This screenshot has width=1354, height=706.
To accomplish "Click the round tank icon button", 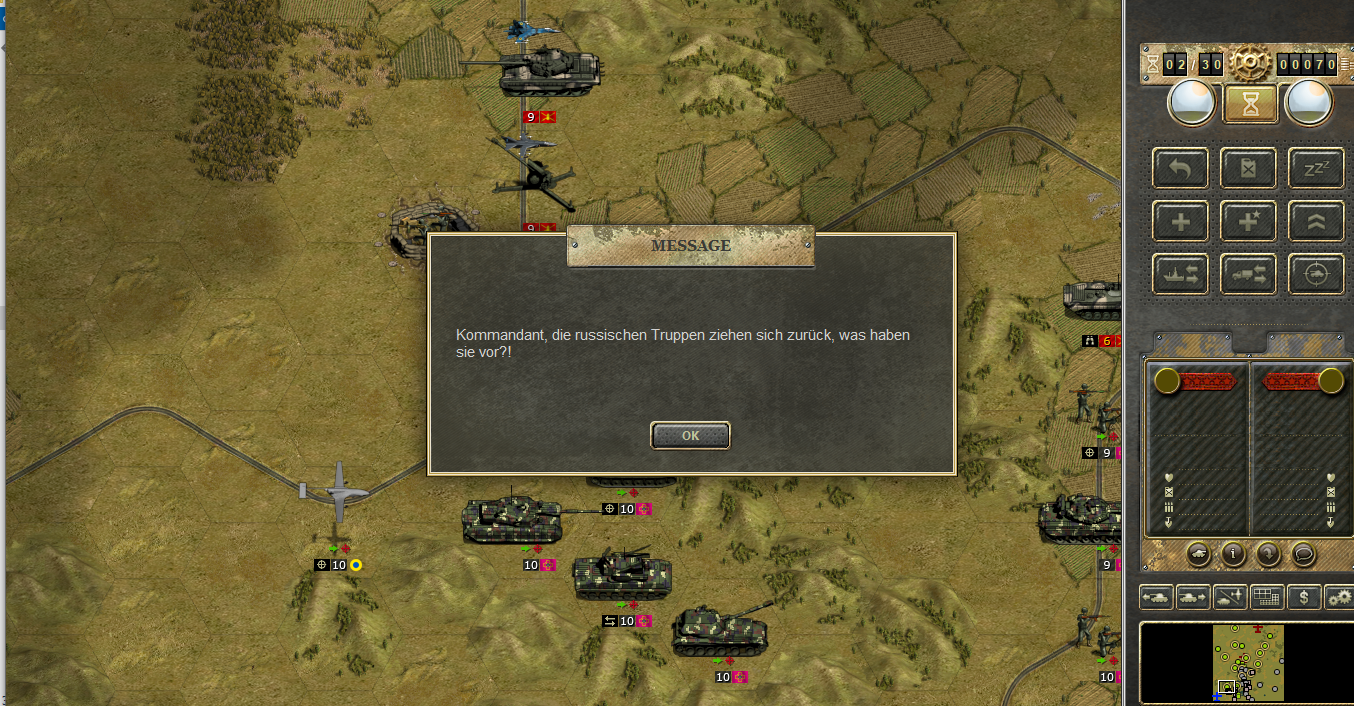I will 1198,552.
